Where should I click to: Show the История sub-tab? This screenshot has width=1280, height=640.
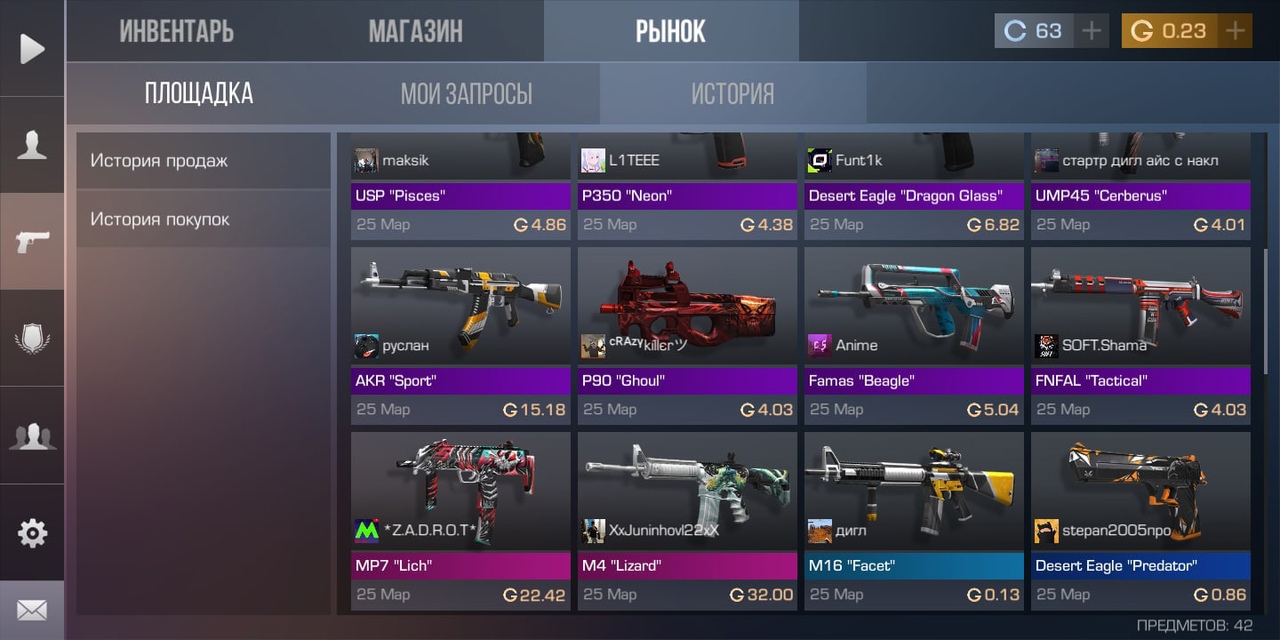(733, 94)
